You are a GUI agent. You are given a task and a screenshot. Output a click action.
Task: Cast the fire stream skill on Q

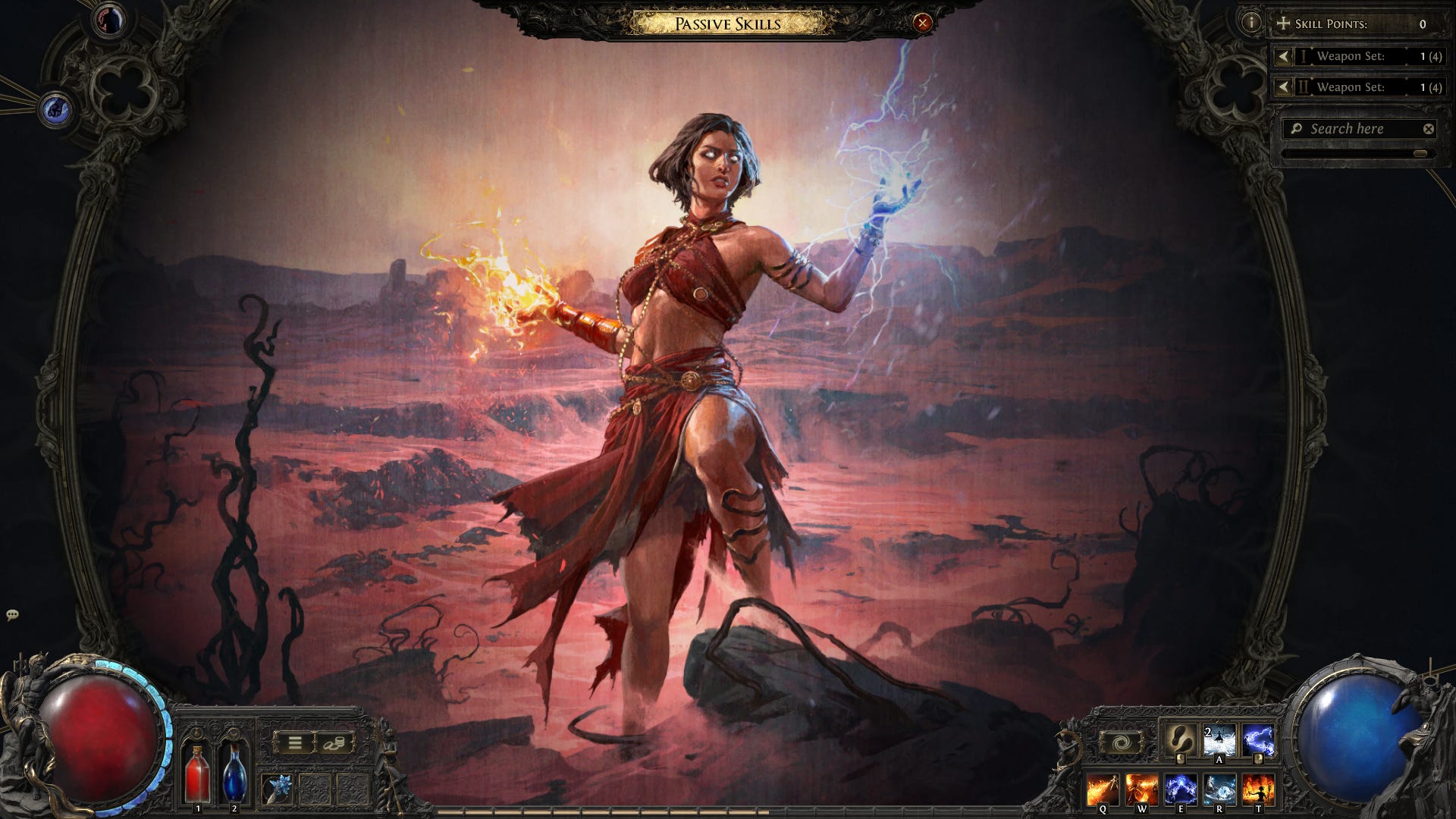pos(1103,789)
